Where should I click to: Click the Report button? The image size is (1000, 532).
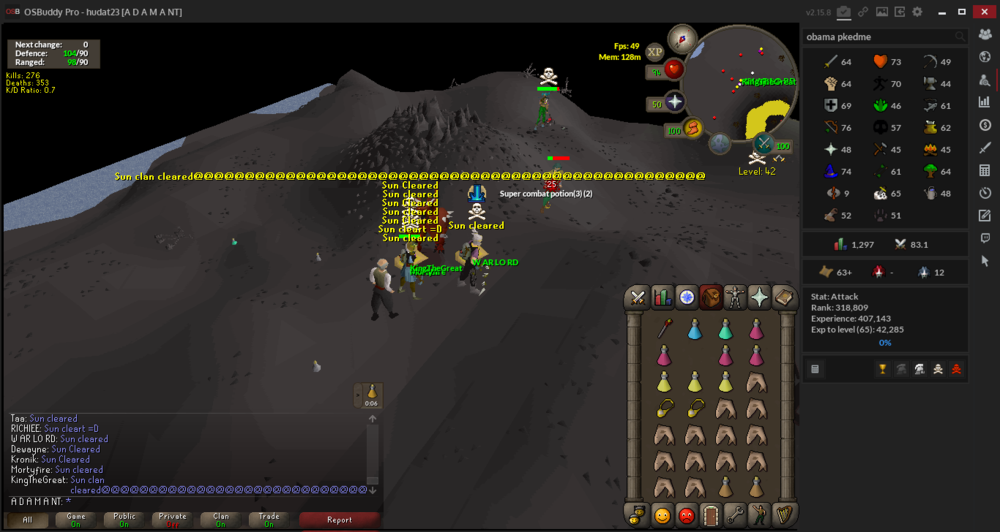pyautogui.click(x=339, y=519)
